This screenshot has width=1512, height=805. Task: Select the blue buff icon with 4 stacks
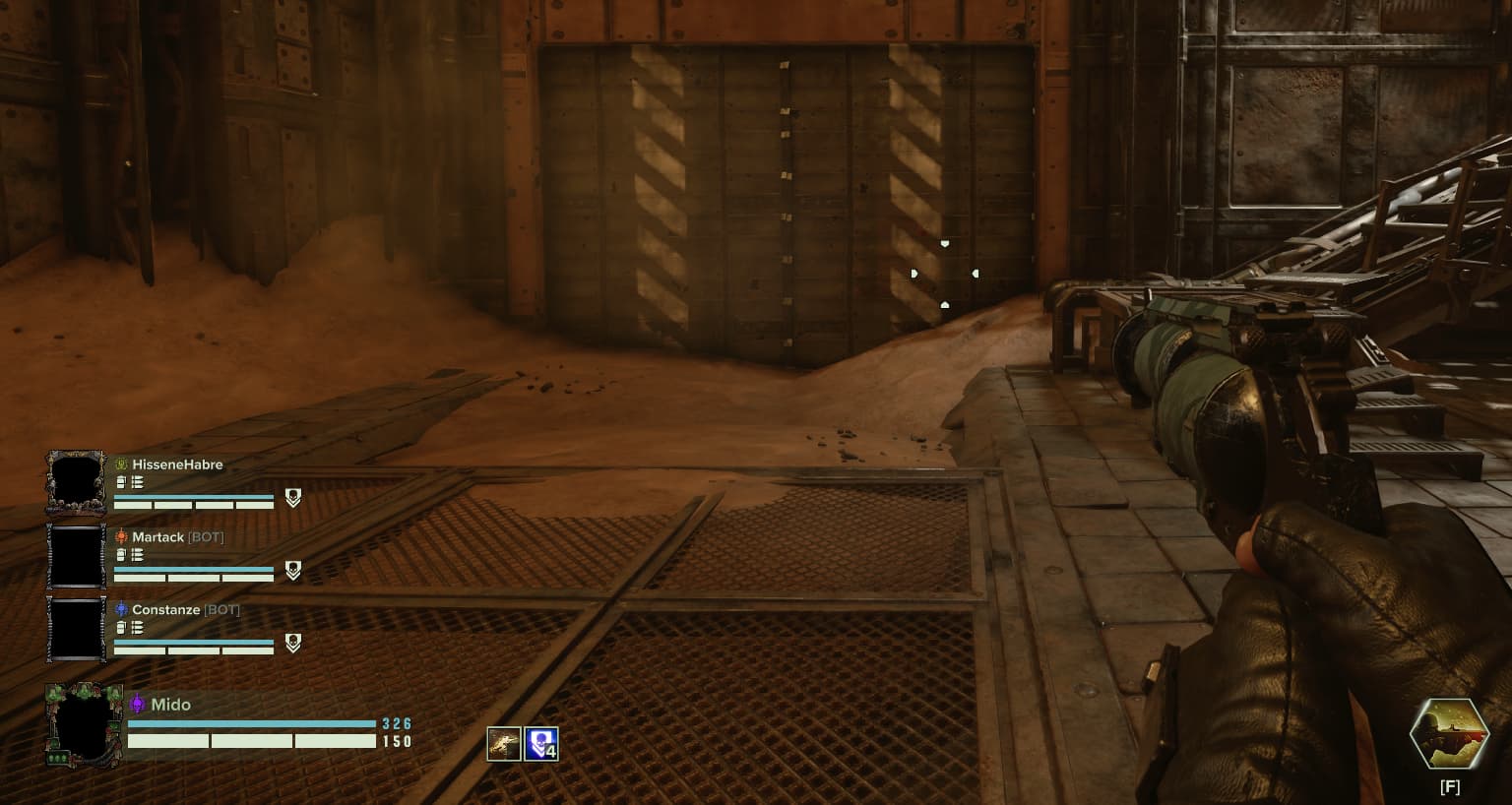tap(540, 744)
